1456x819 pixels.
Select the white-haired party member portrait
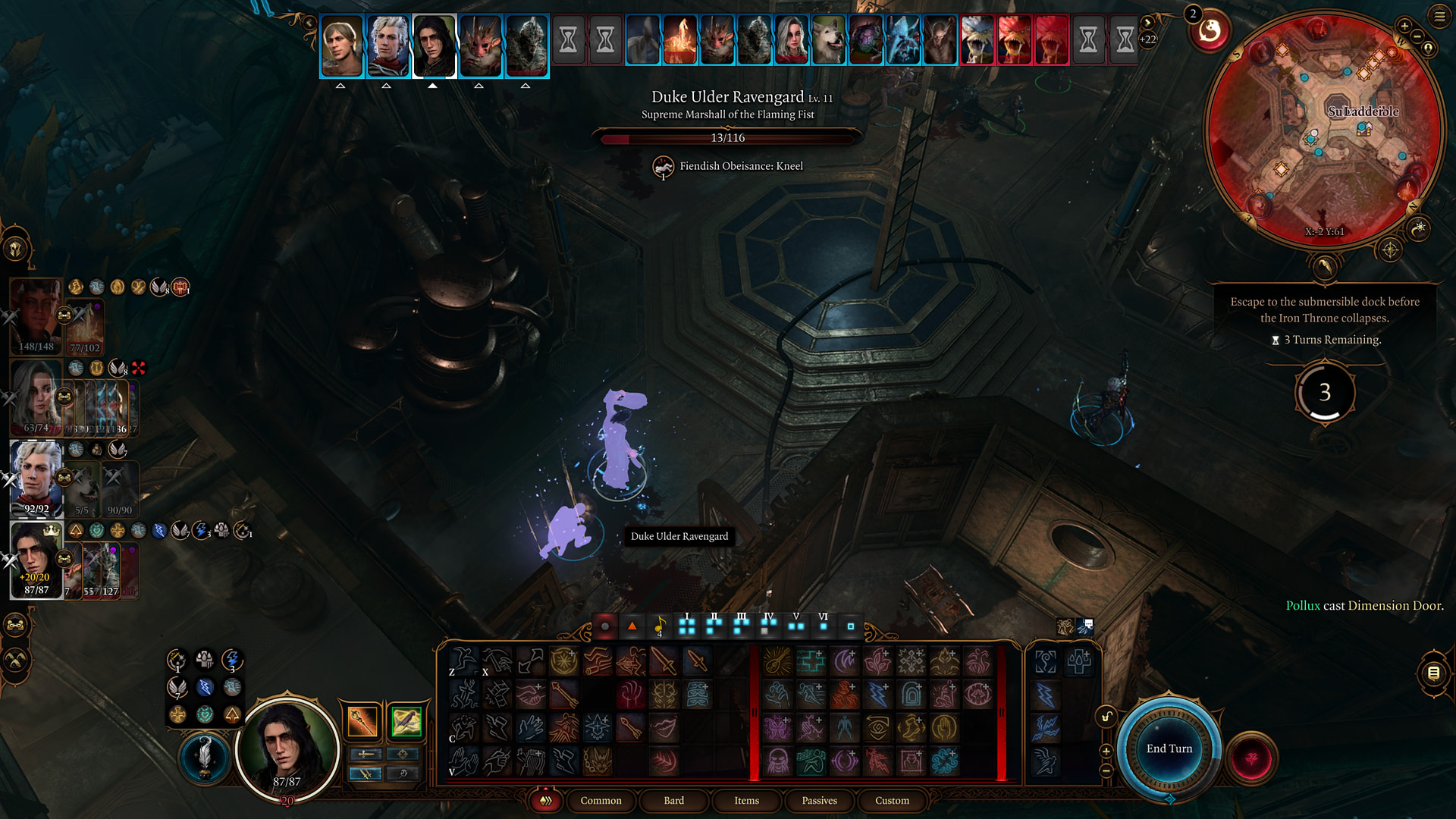pos(36,478)
